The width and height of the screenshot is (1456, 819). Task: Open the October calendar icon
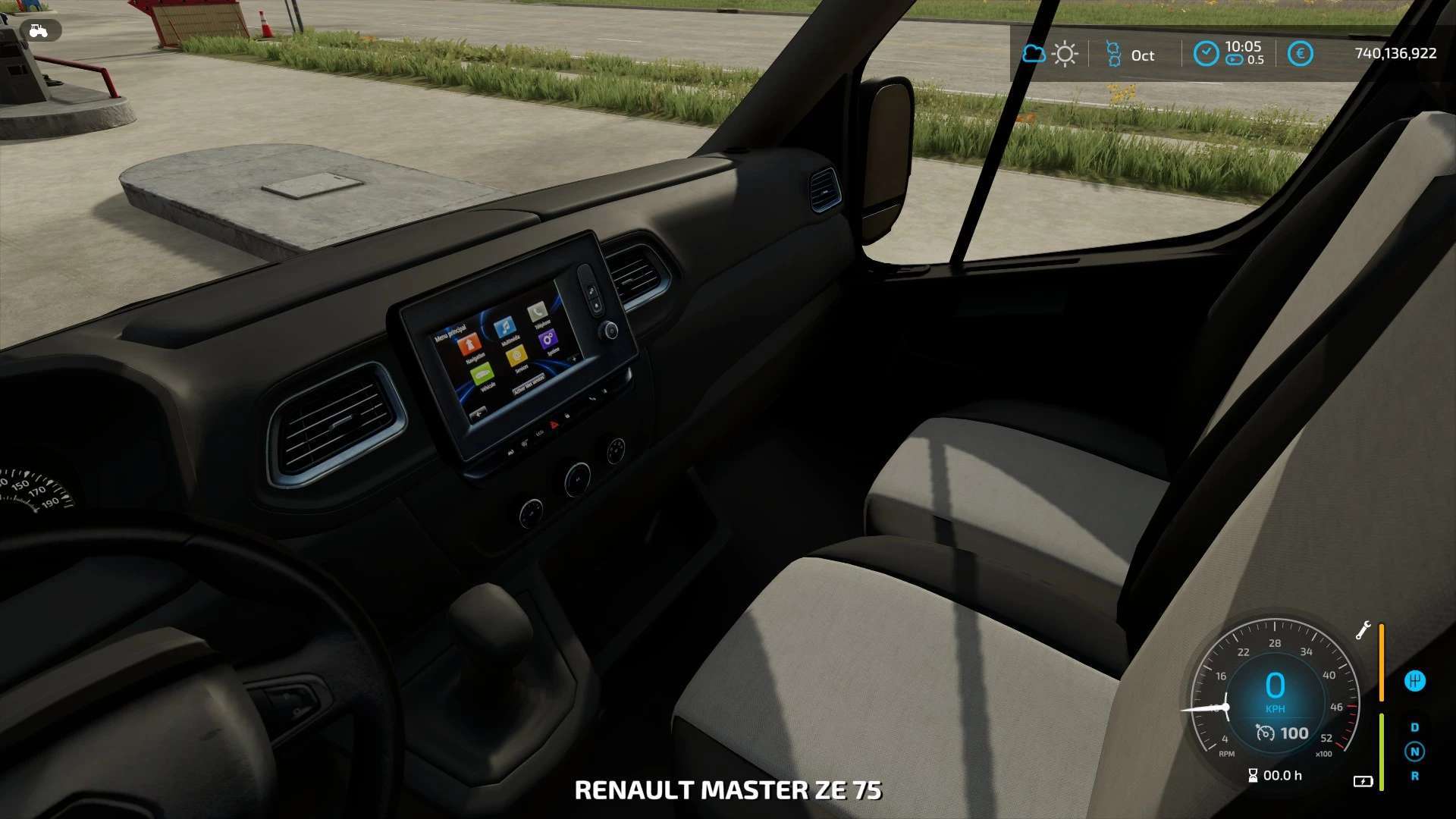[1113, 54]
